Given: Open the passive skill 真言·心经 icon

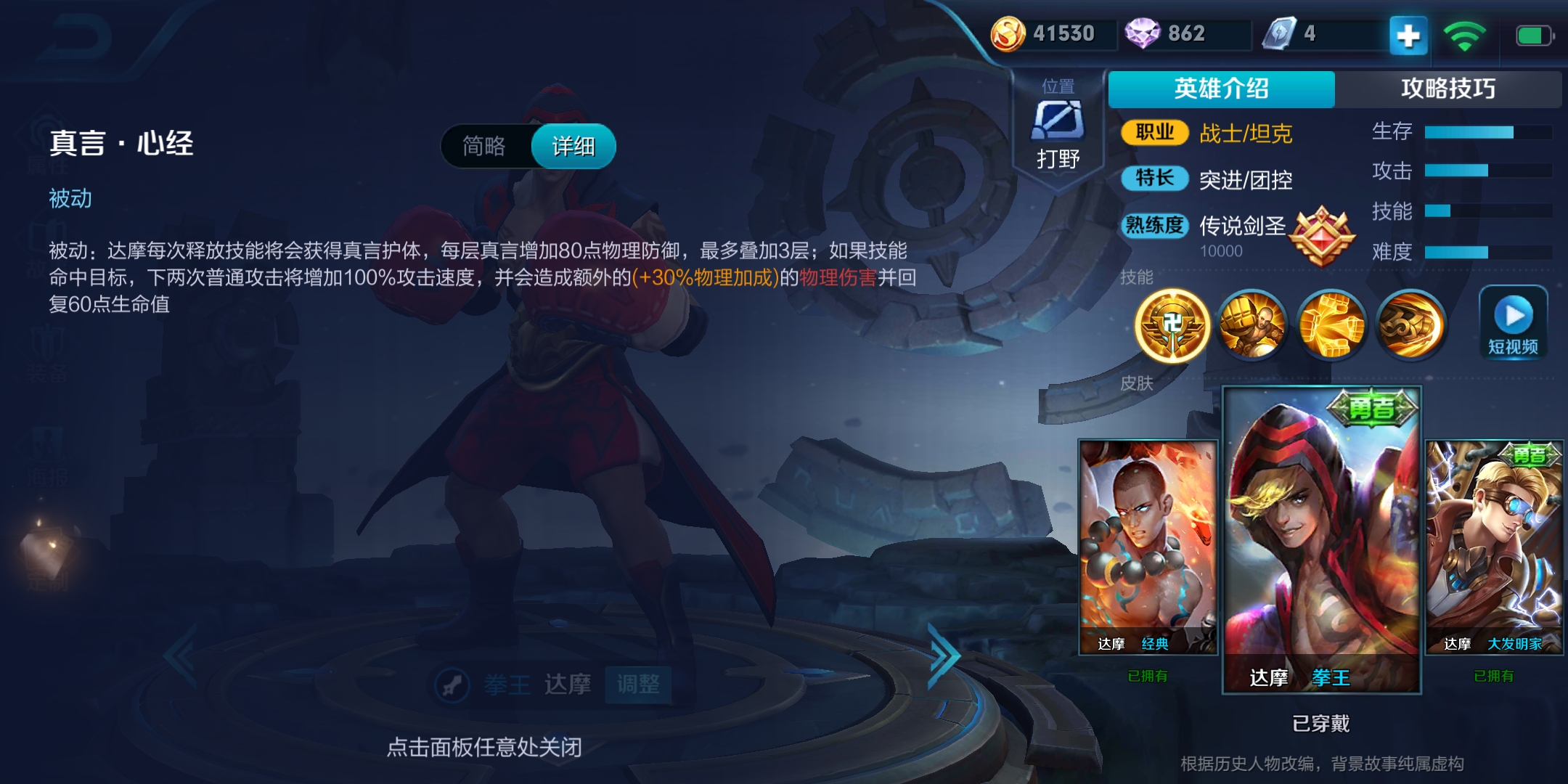Looking at the screenshot, I should pyautogui.click(x=1173, y=324).
